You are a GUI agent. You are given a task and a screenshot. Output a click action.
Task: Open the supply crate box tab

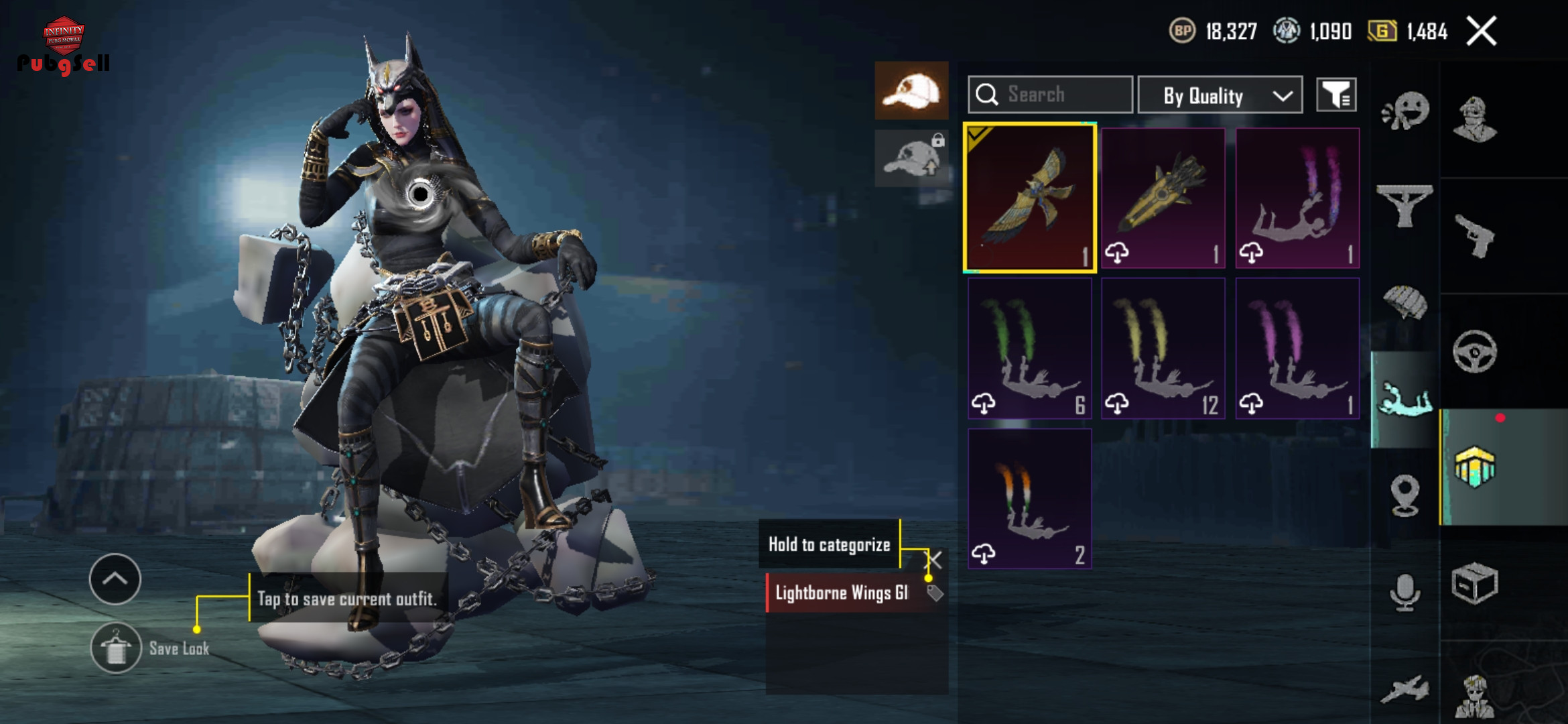click(x=1475, y=583)
